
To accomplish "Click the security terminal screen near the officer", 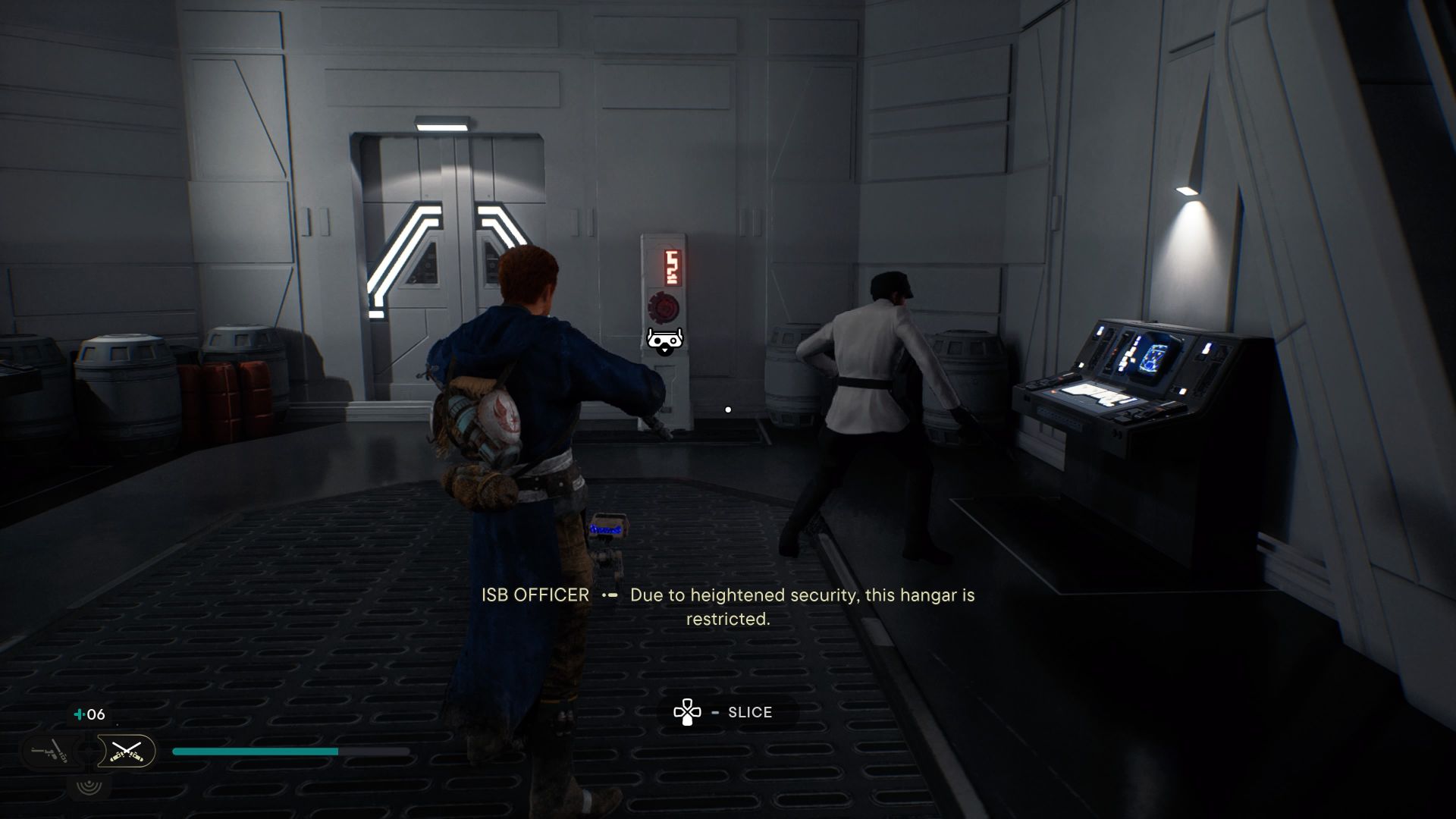I will tap(1154, 355).
